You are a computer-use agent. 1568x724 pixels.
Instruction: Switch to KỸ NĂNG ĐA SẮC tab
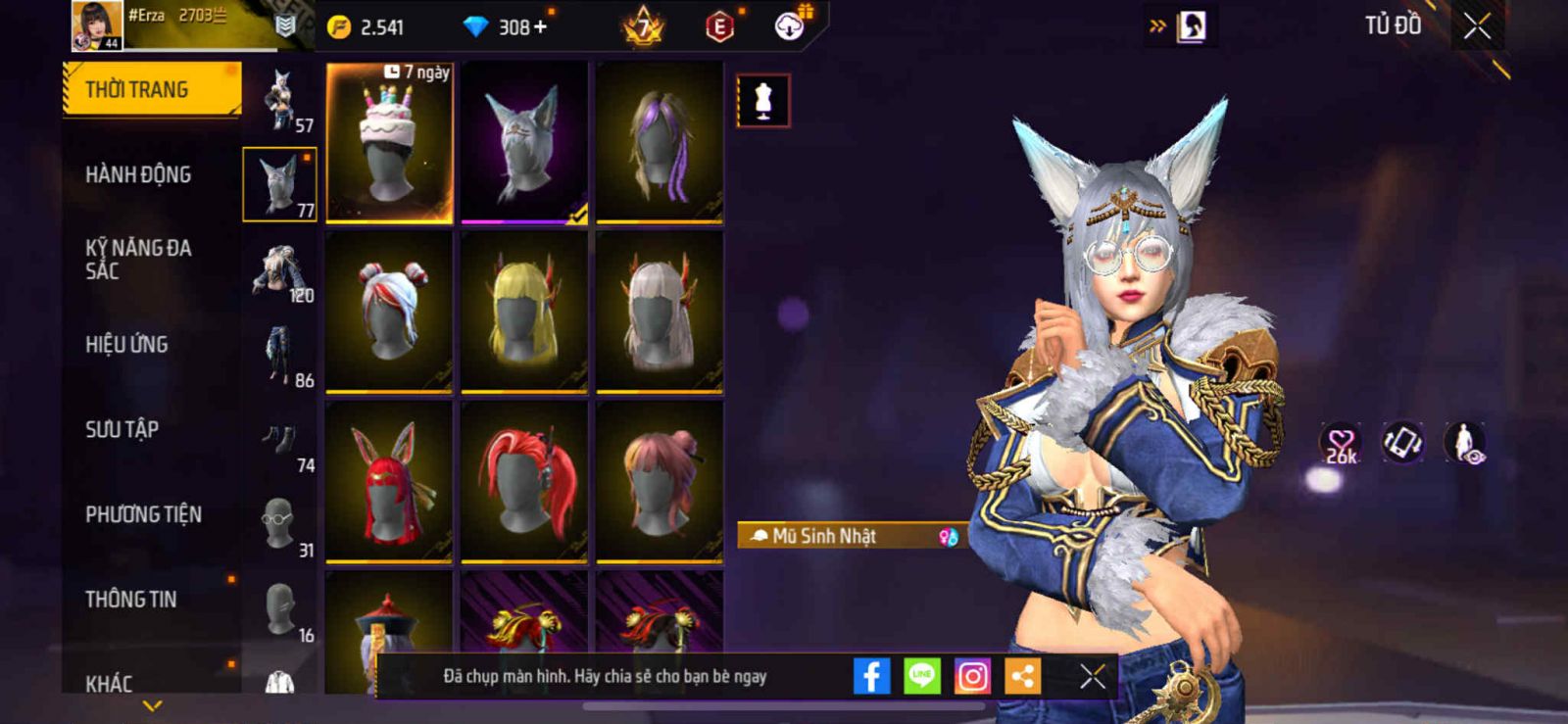(x=138, y=260)
